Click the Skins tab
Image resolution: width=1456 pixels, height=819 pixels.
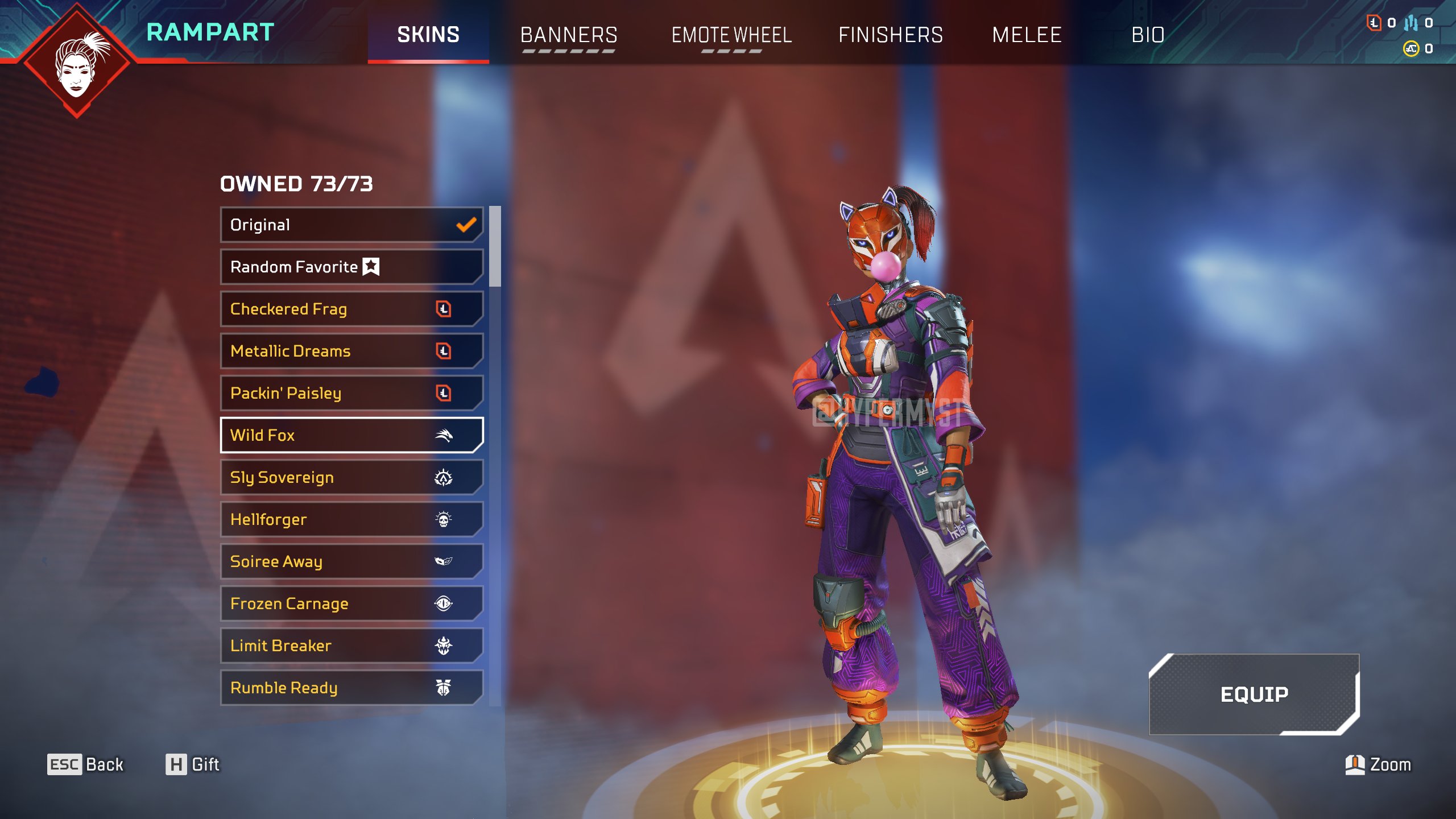click(428, 35)
